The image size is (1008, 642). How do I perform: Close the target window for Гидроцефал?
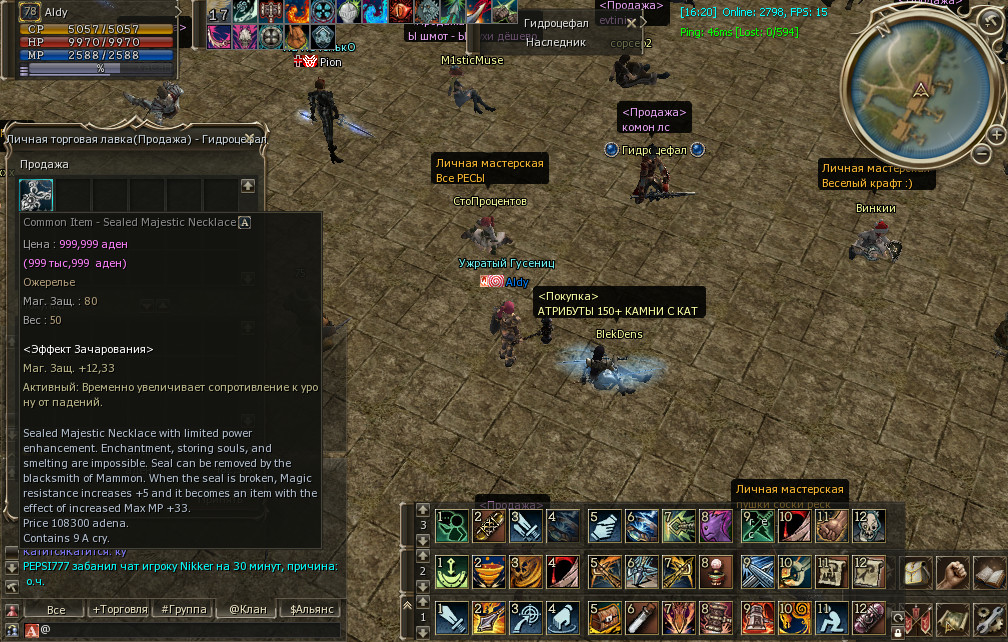[x=631, y=23]
